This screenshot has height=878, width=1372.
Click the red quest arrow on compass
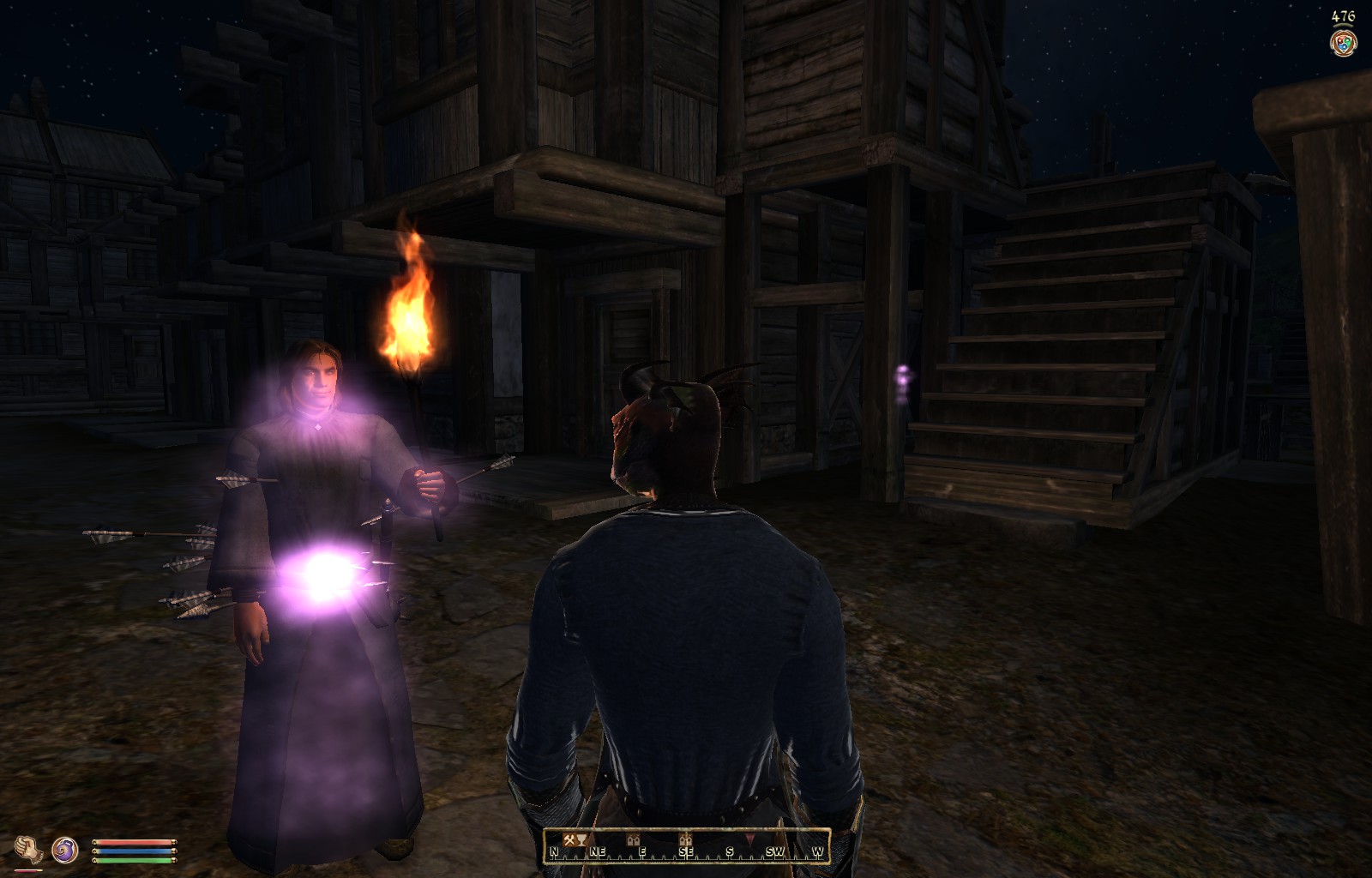749,840
